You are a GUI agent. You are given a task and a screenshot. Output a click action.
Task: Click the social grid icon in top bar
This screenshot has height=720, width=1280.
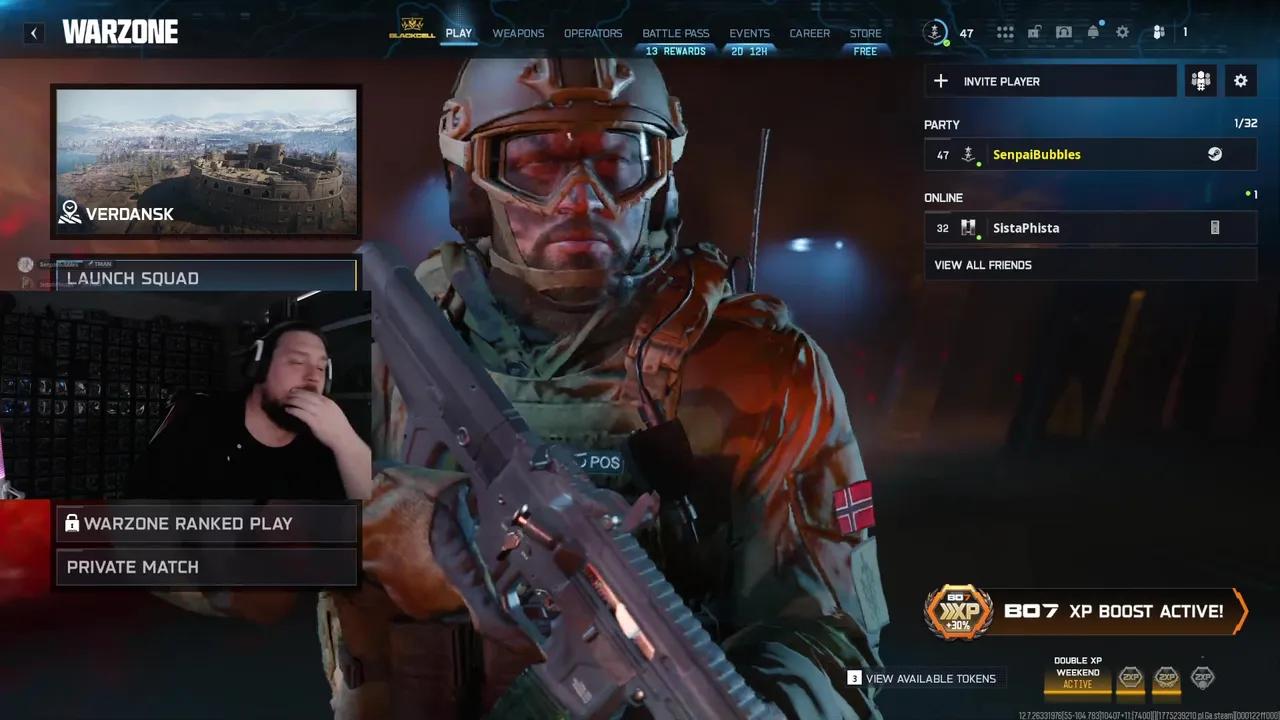[x=1005, y=32]
